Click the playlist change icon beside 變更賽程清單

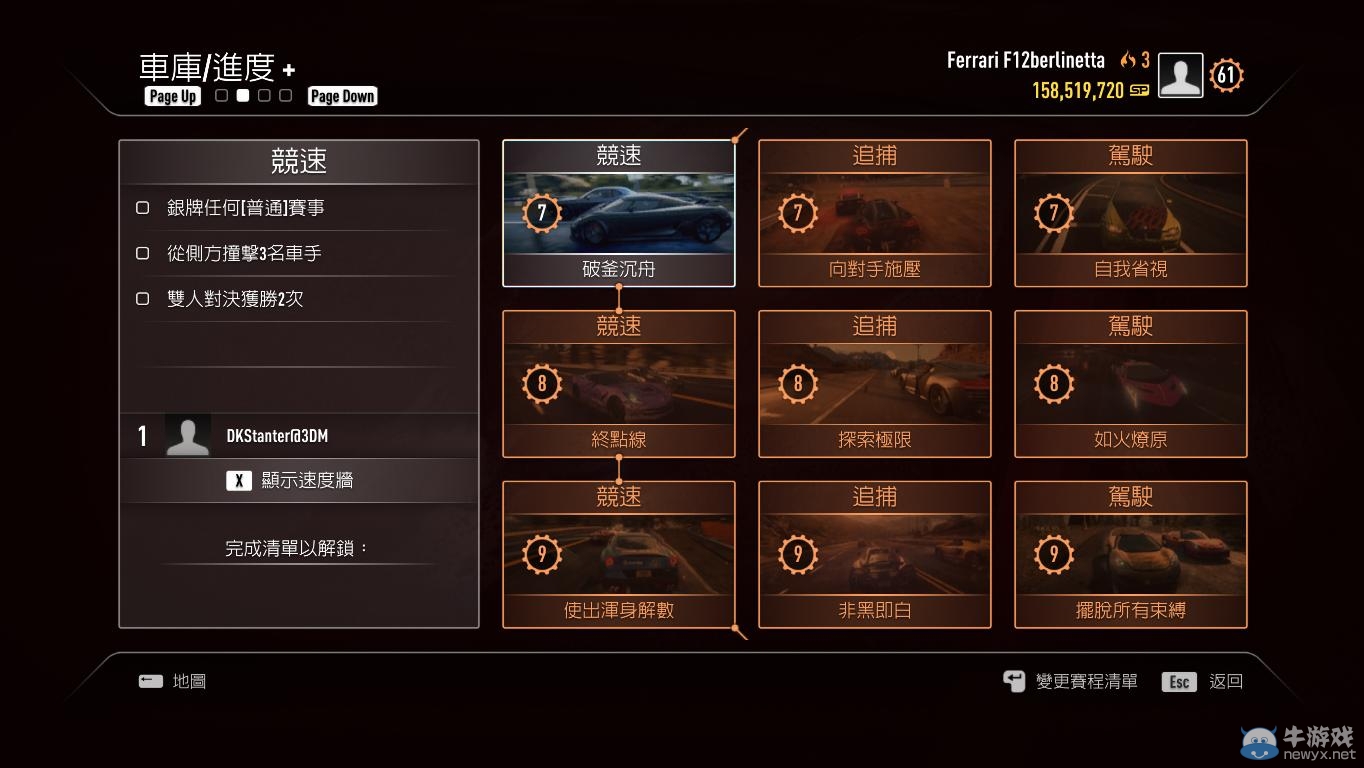(x=1013, y=680)
